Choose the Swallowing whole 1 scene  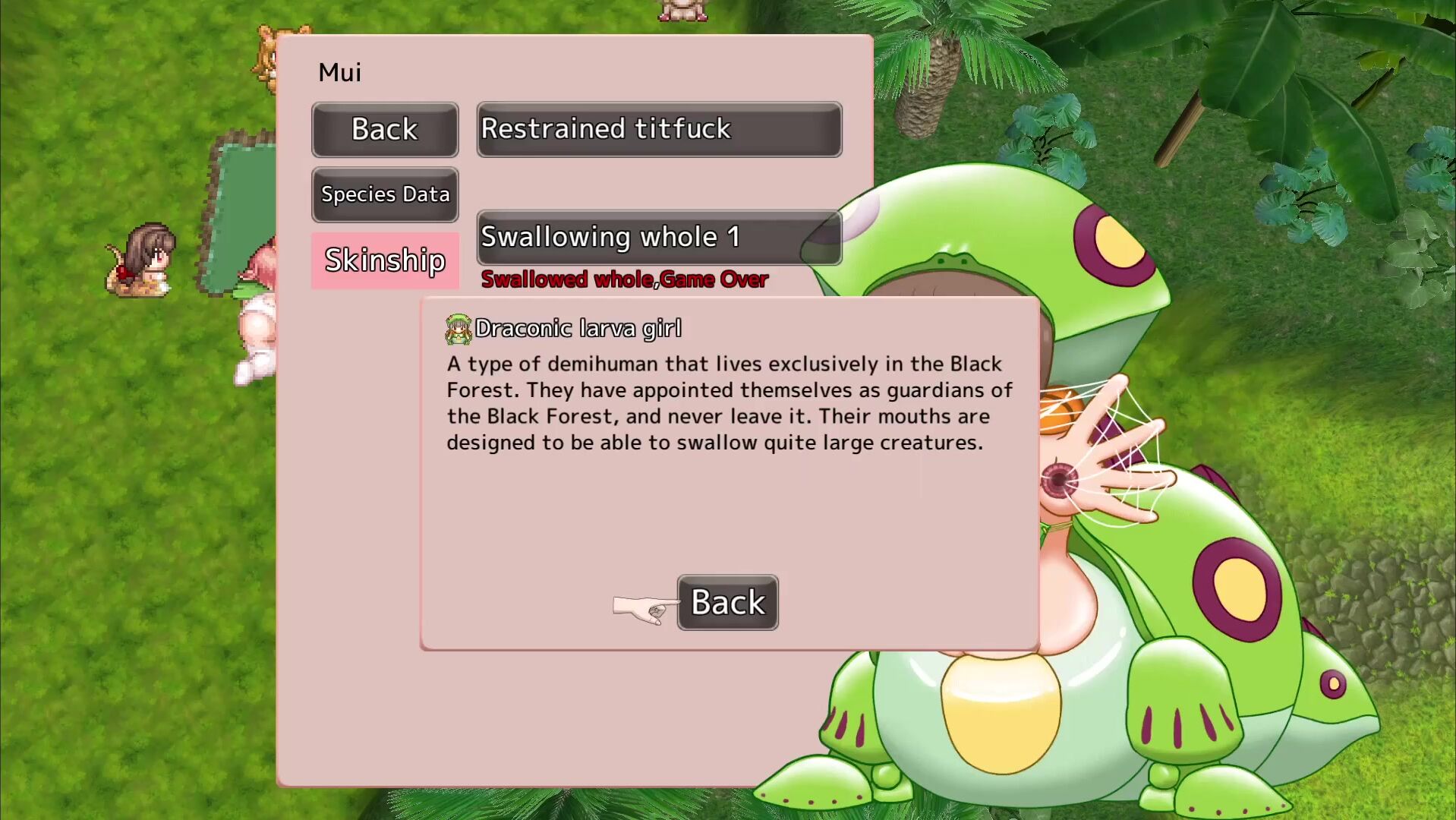[x=658, y=238]
